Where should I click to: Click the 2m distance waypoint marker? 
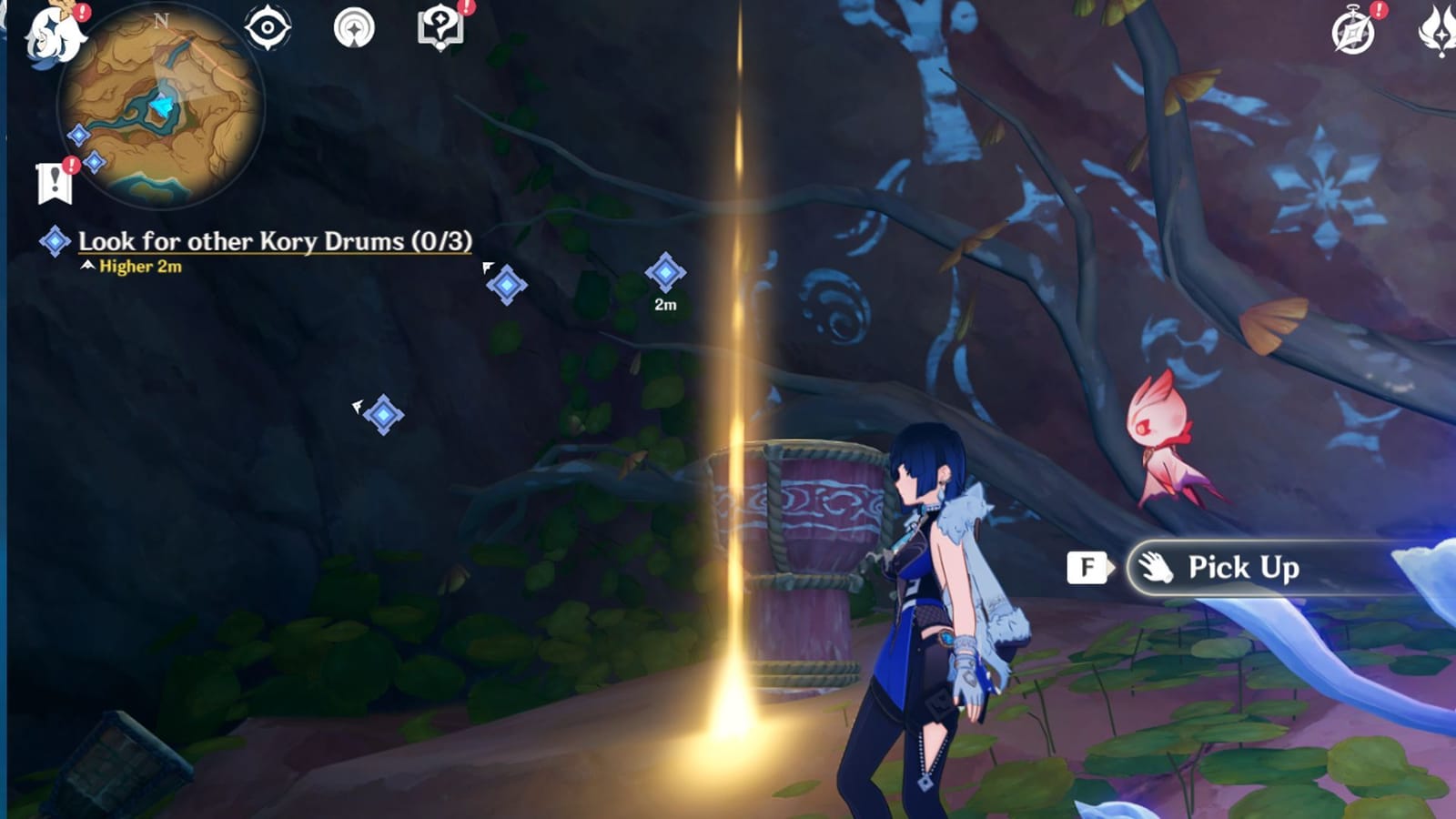[665, 270]
